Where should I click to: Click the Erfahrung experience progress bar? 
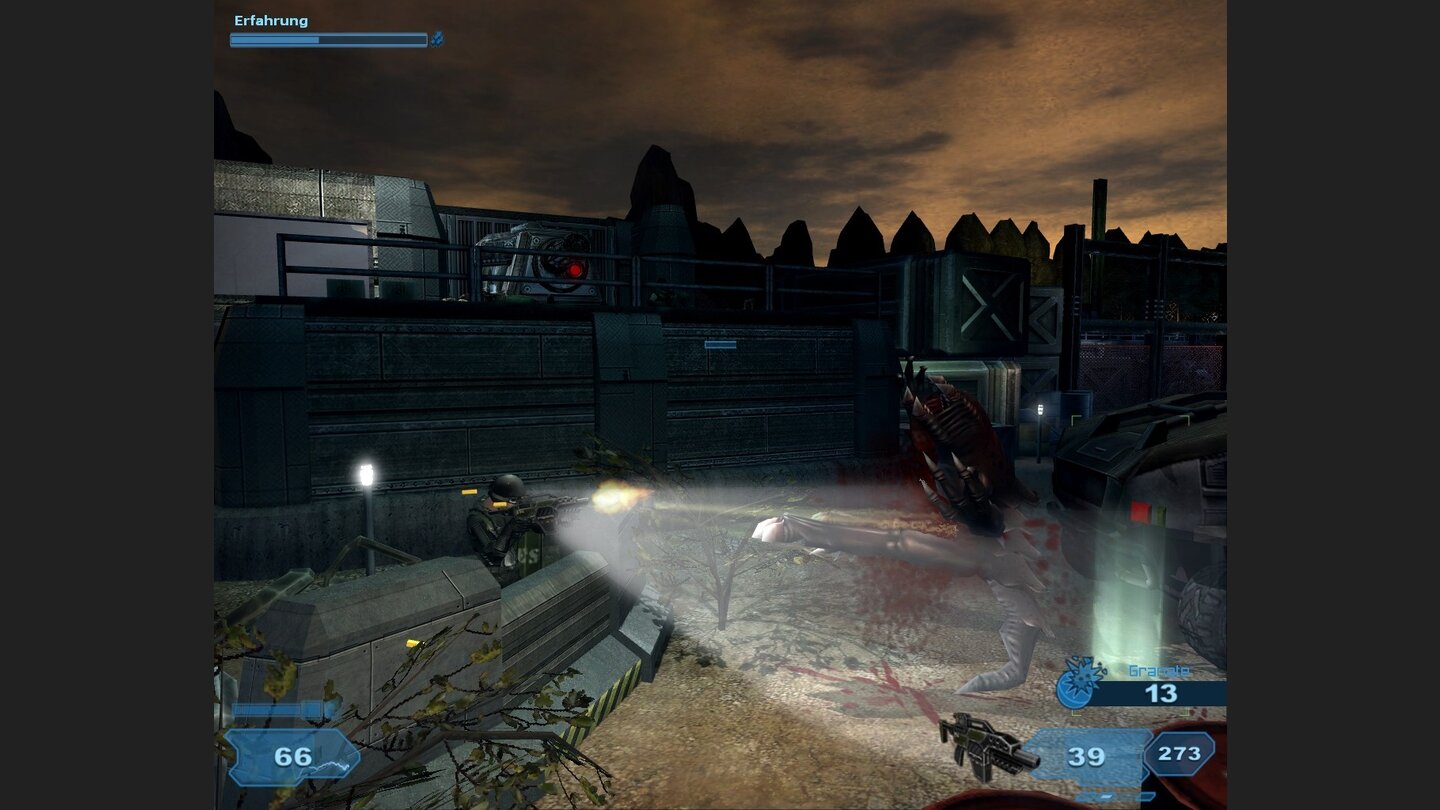pos(328,39)
